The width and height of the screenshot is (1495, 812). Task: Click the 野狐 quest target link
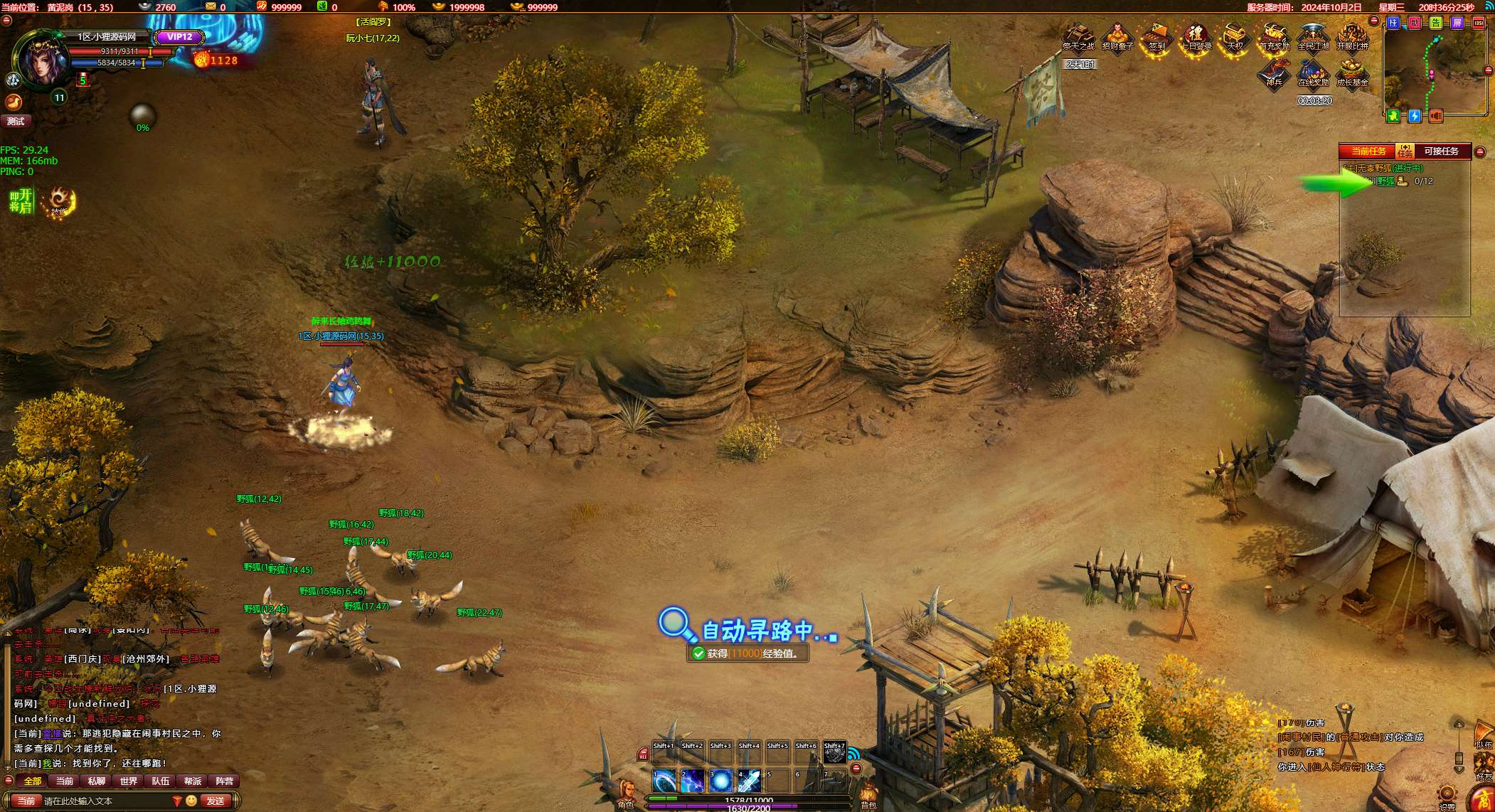(1385, 181)
